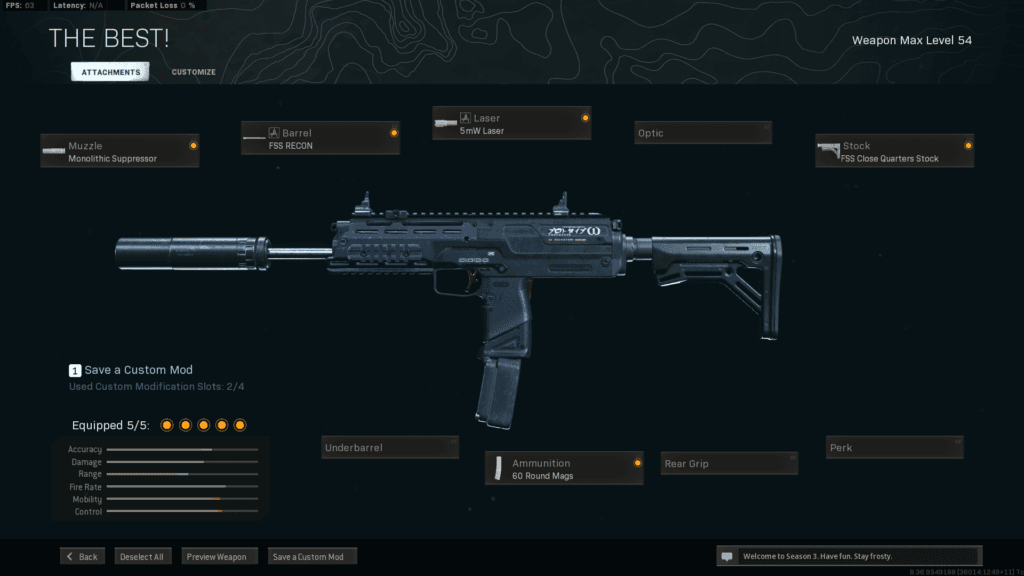Select the 60 Round Mags Ammunition slot

point(564,468)
